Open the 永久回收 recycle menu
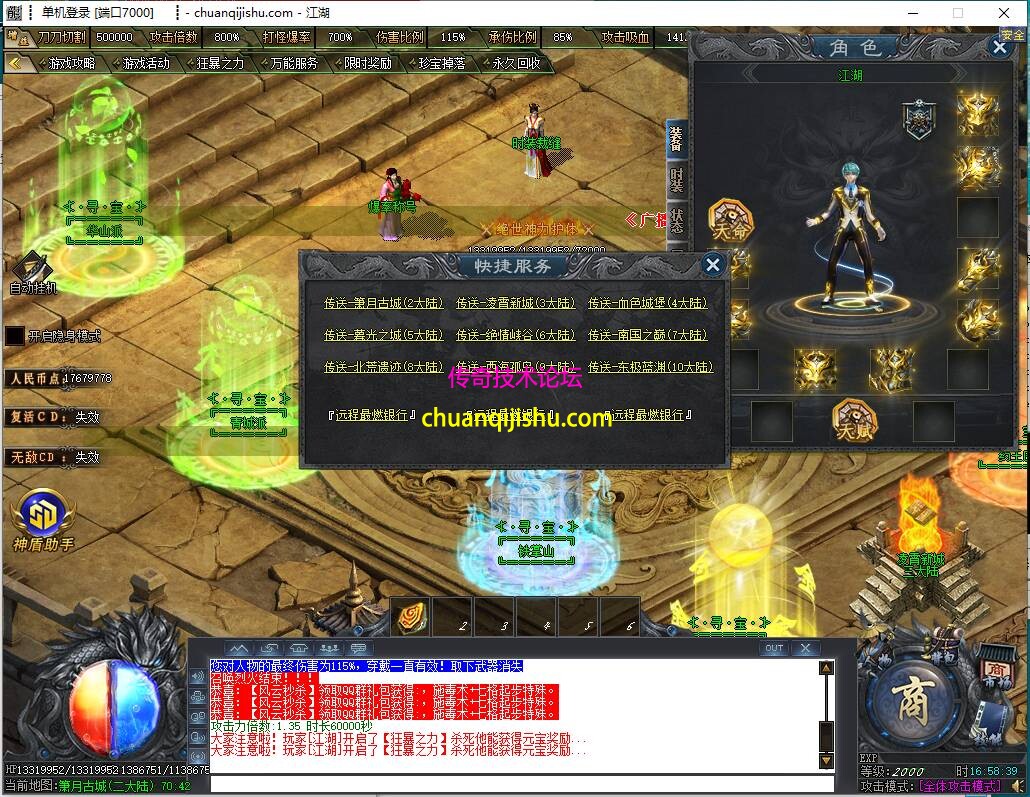The height and width of the screenshot is (797, 1030). click(x=515, y=63)
